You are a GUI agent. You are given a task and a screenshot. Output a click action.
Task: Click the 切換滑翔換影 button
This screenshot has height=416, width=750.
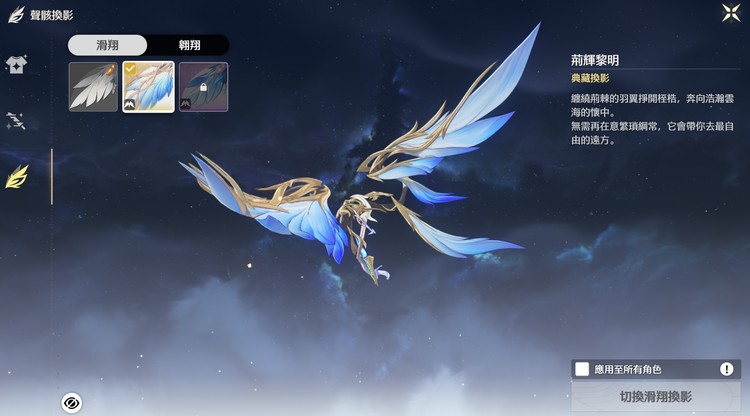click(x=655, y=396)
